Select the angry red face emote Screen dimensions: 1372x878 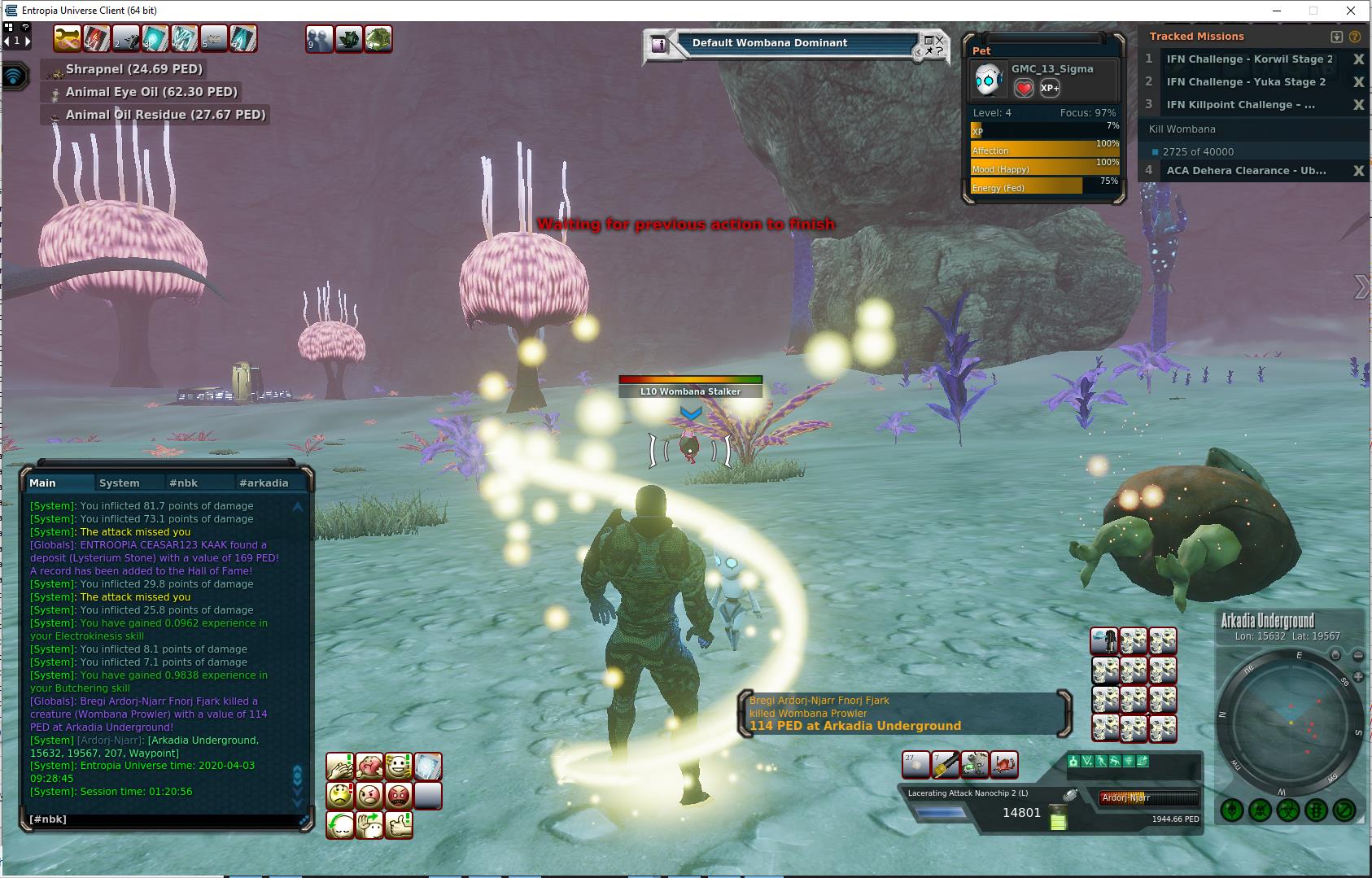point(398,795)
